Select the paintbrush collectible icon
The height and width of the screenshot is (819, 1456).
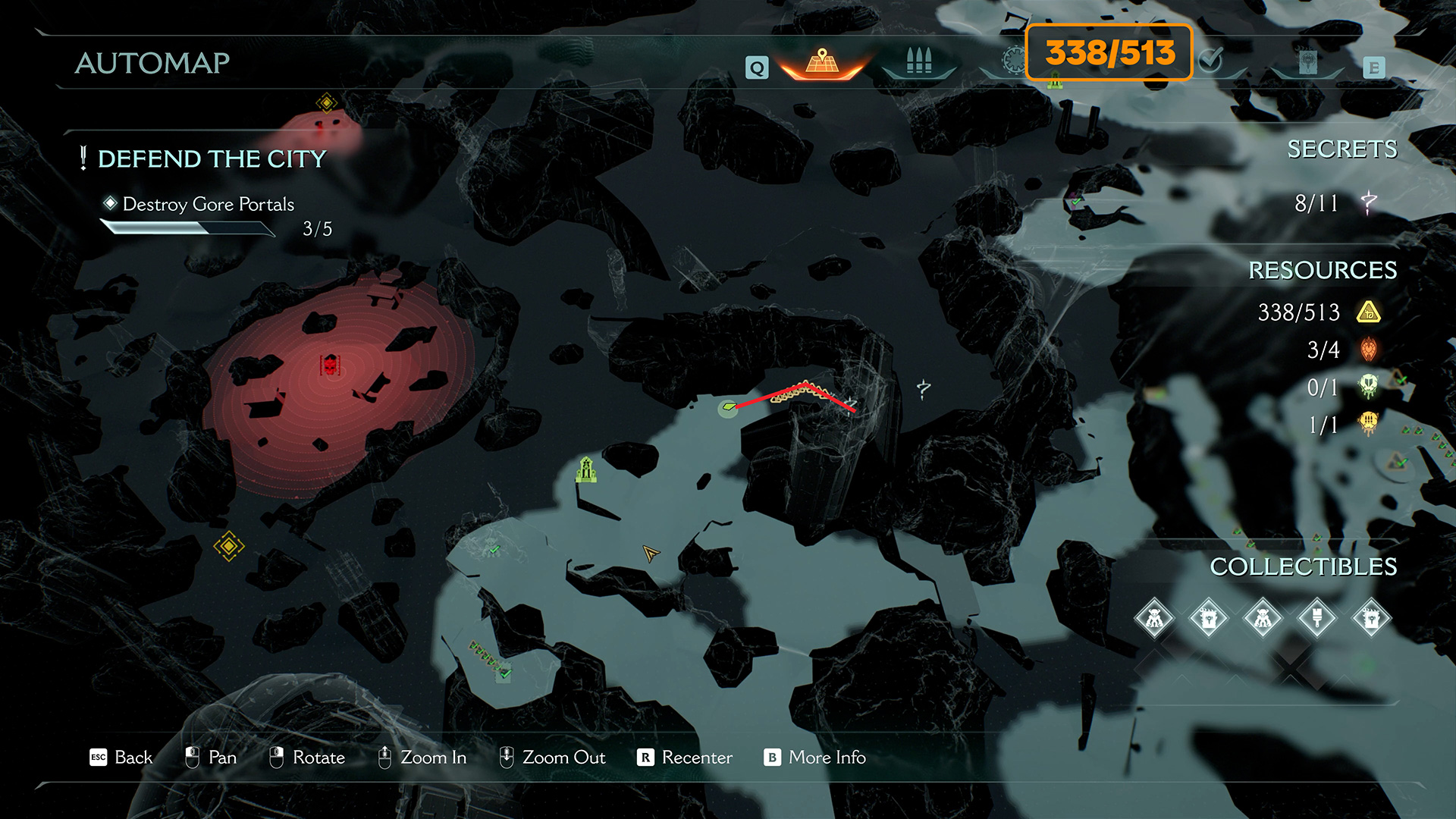point(1317,619)
